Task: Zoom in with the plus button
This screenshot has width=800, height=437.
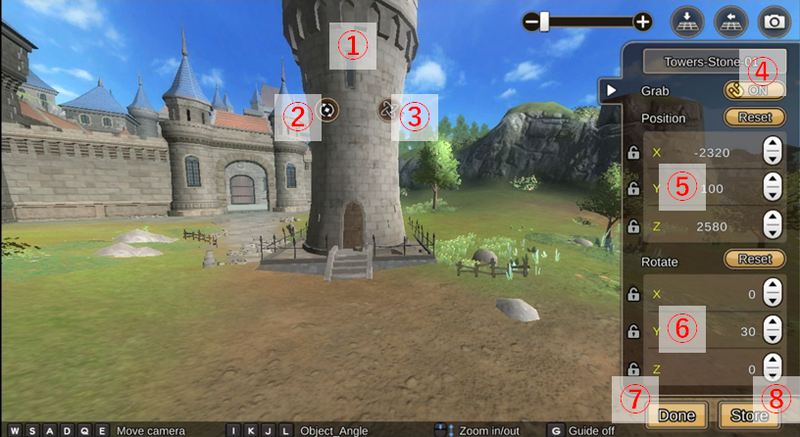Action: tap(643, 21)
